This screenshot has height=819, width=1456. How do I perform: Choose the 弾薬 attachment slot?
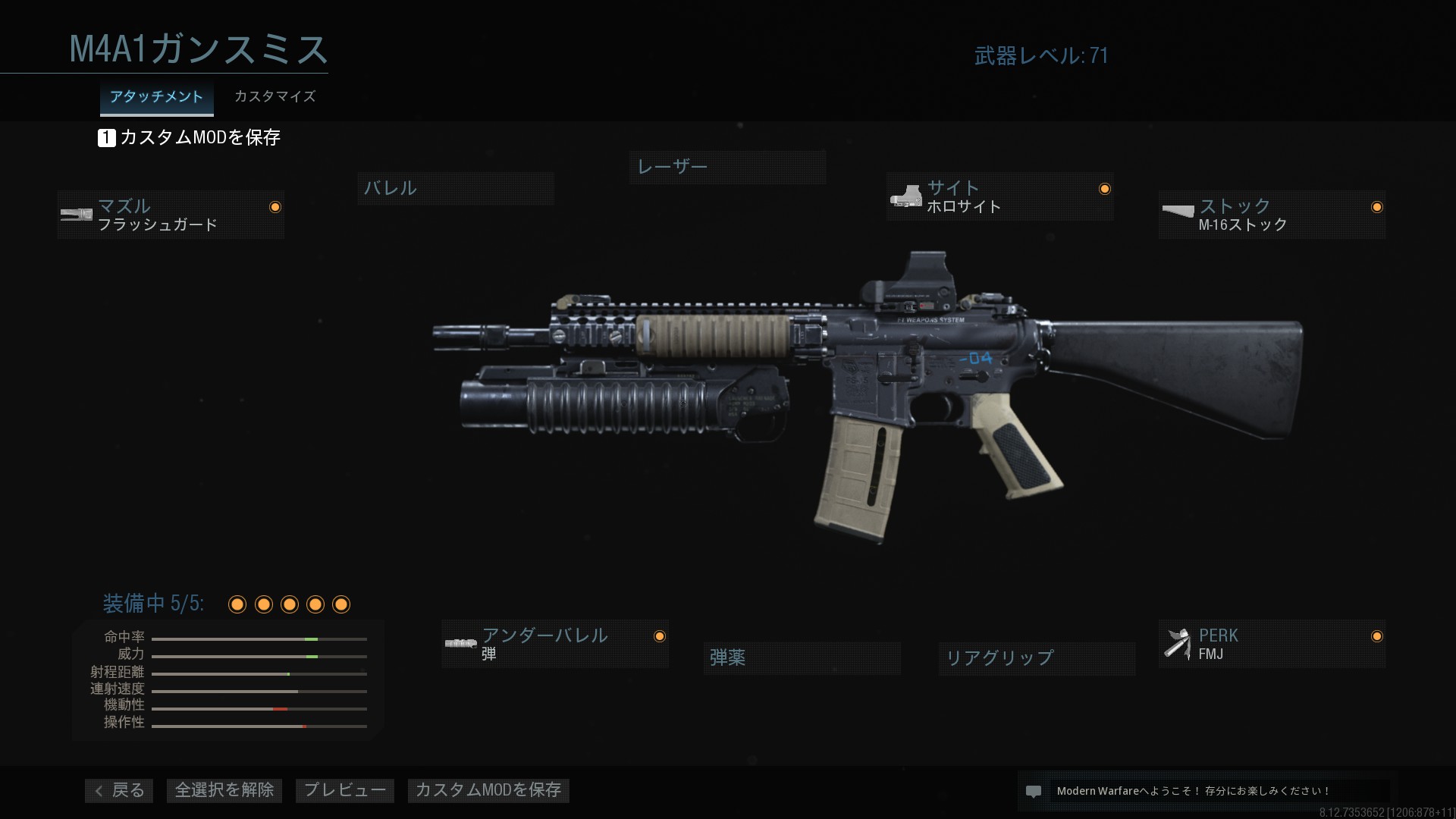pyautogui.click(x=802, y=657)
